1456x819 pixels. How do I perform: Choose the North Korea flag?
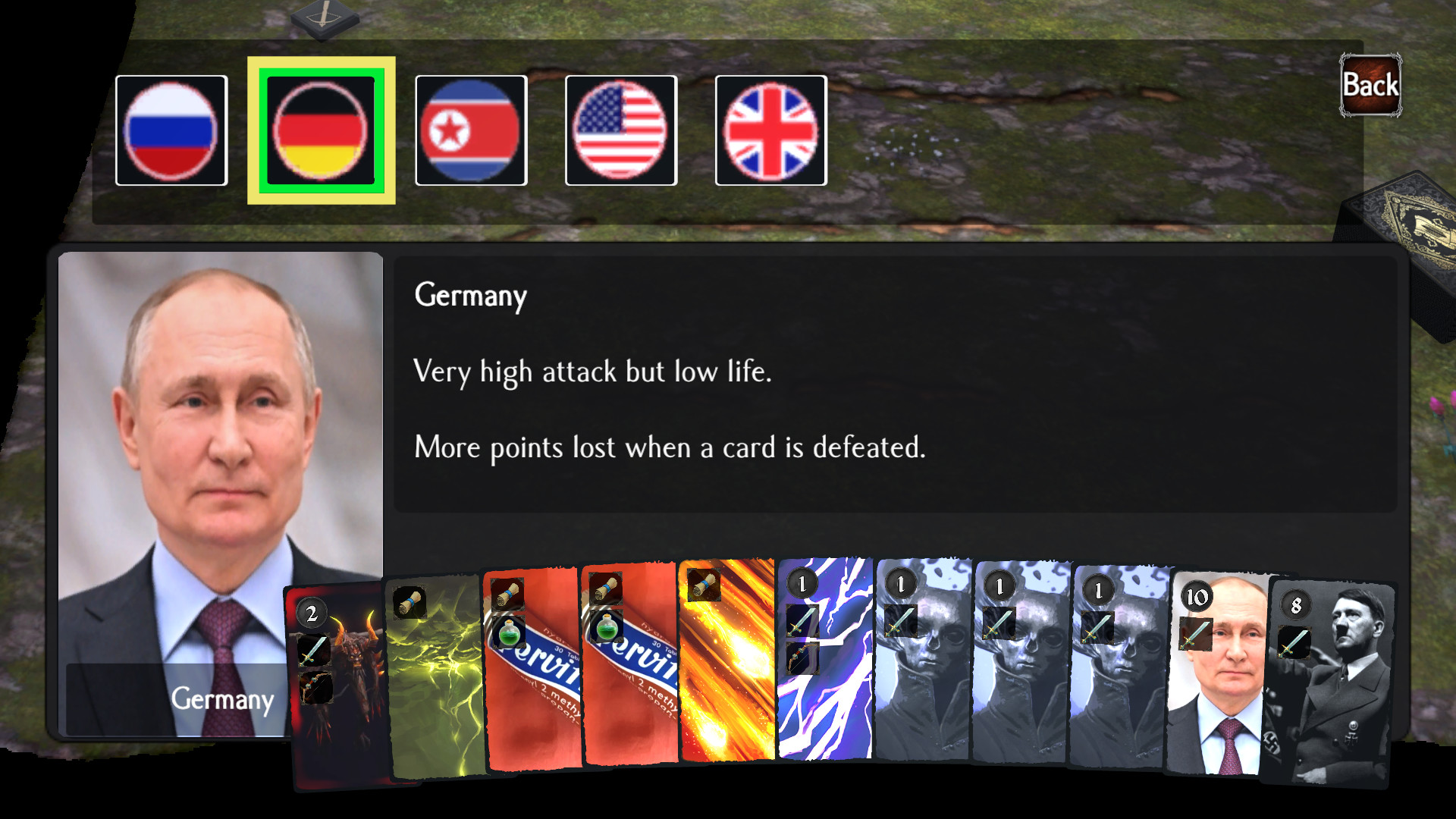(x=471, y=129)
